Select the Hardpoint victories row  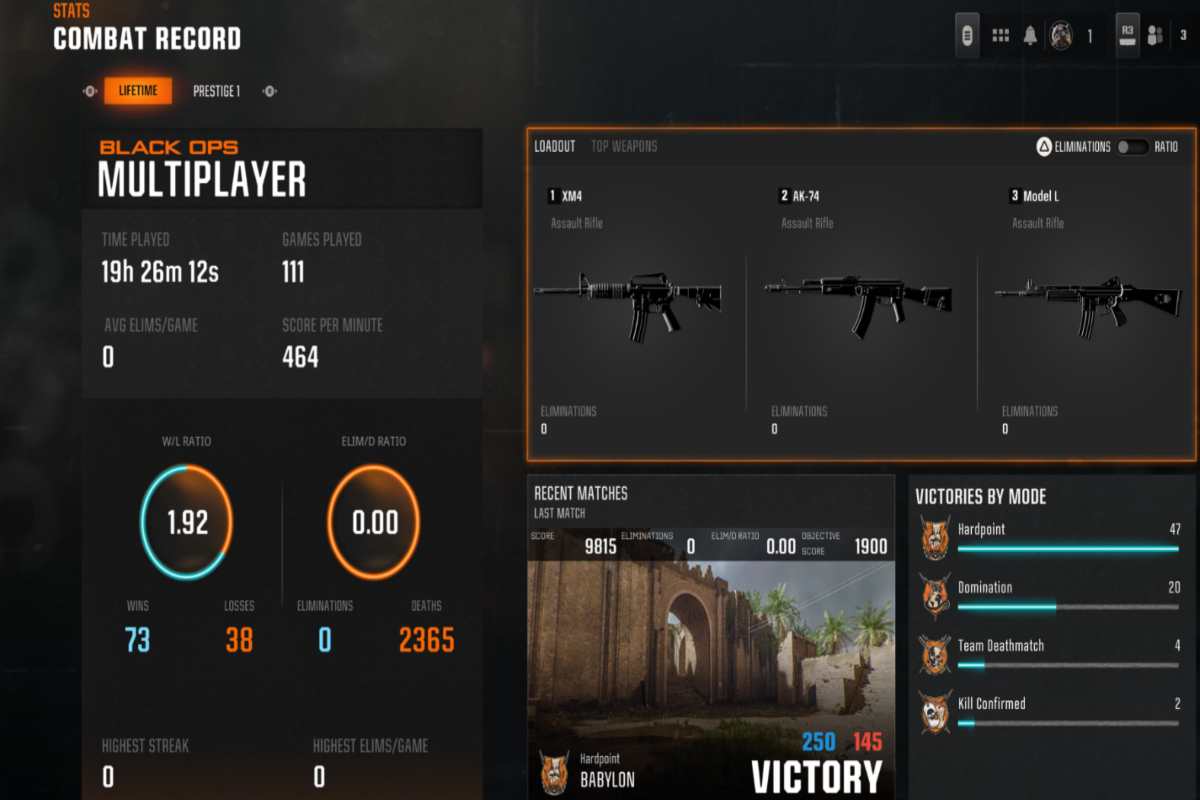click(x=1050, y=537)
